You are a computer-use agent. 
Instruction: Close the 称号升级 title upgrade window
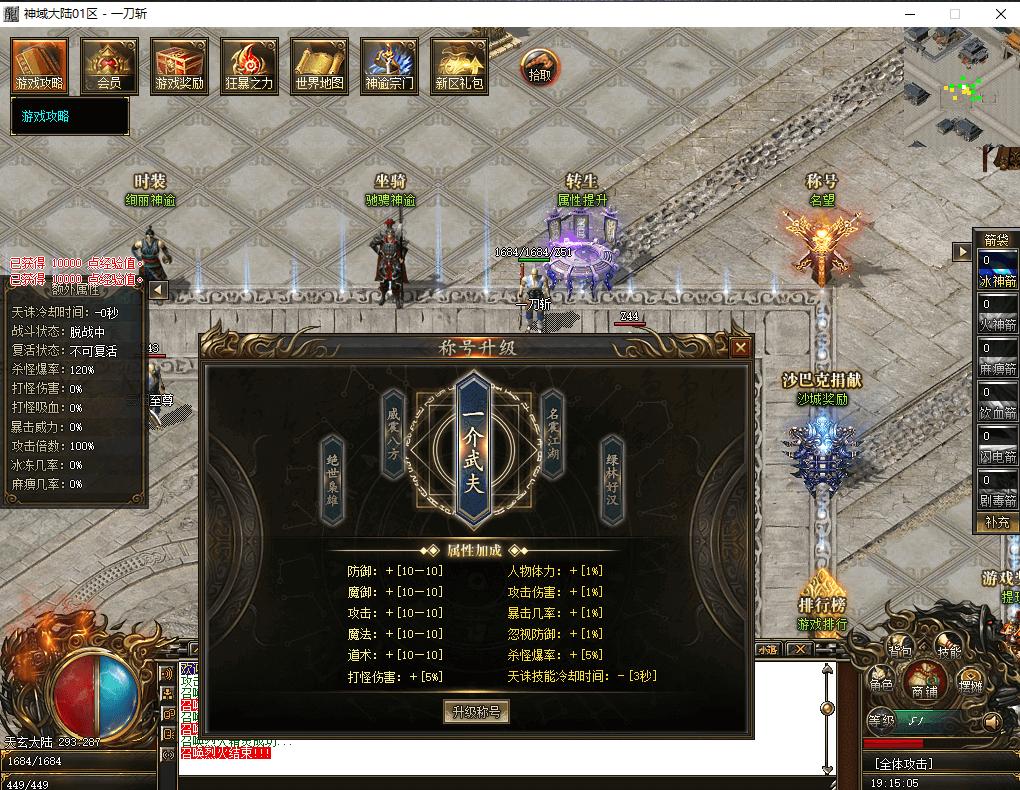coord(740,348)
